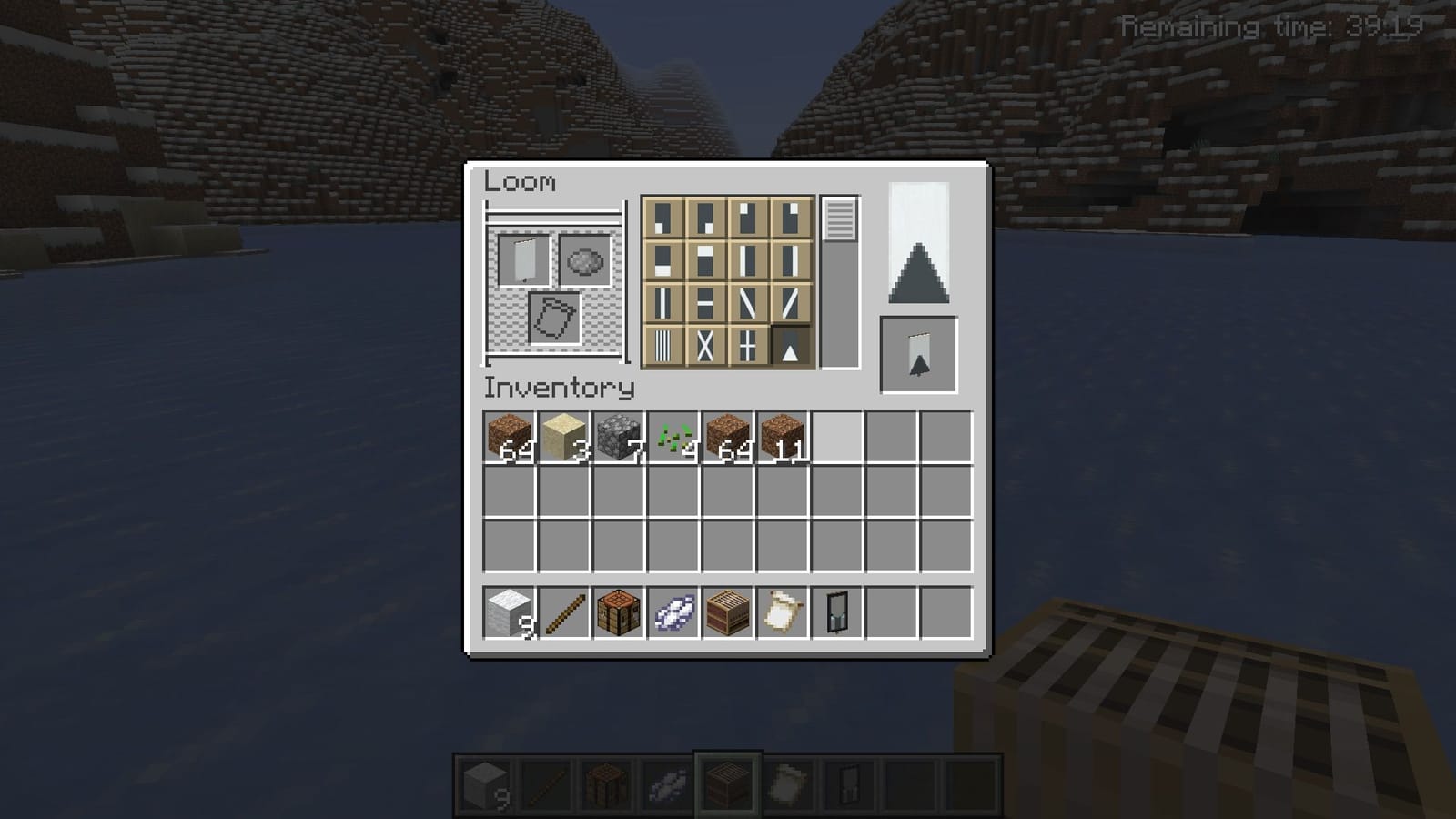Select the Bend diagonal stripe pattern
This screenshot has width=1456, height=819.
(x=746, y=303)
